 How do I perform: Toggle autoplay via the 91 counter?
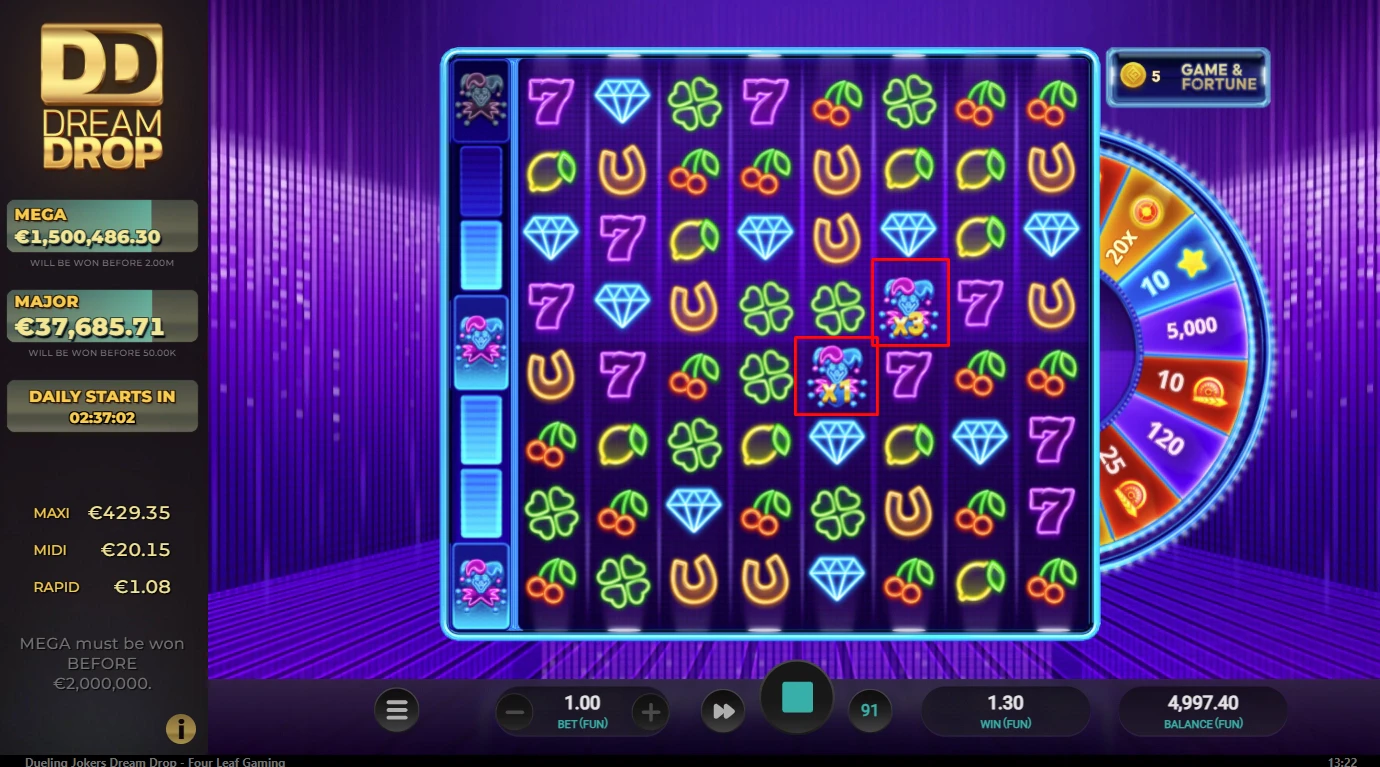click(869, 710)
